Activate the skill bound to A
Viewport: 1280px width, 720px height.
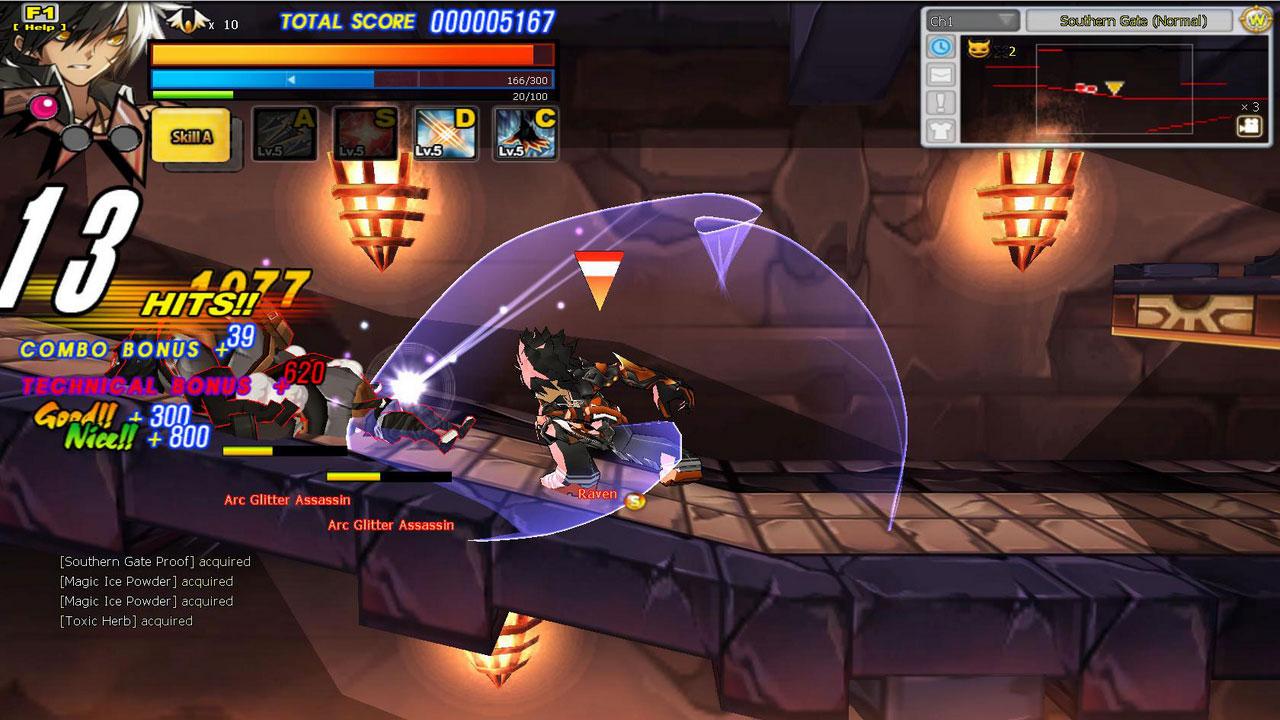point(284,135)
